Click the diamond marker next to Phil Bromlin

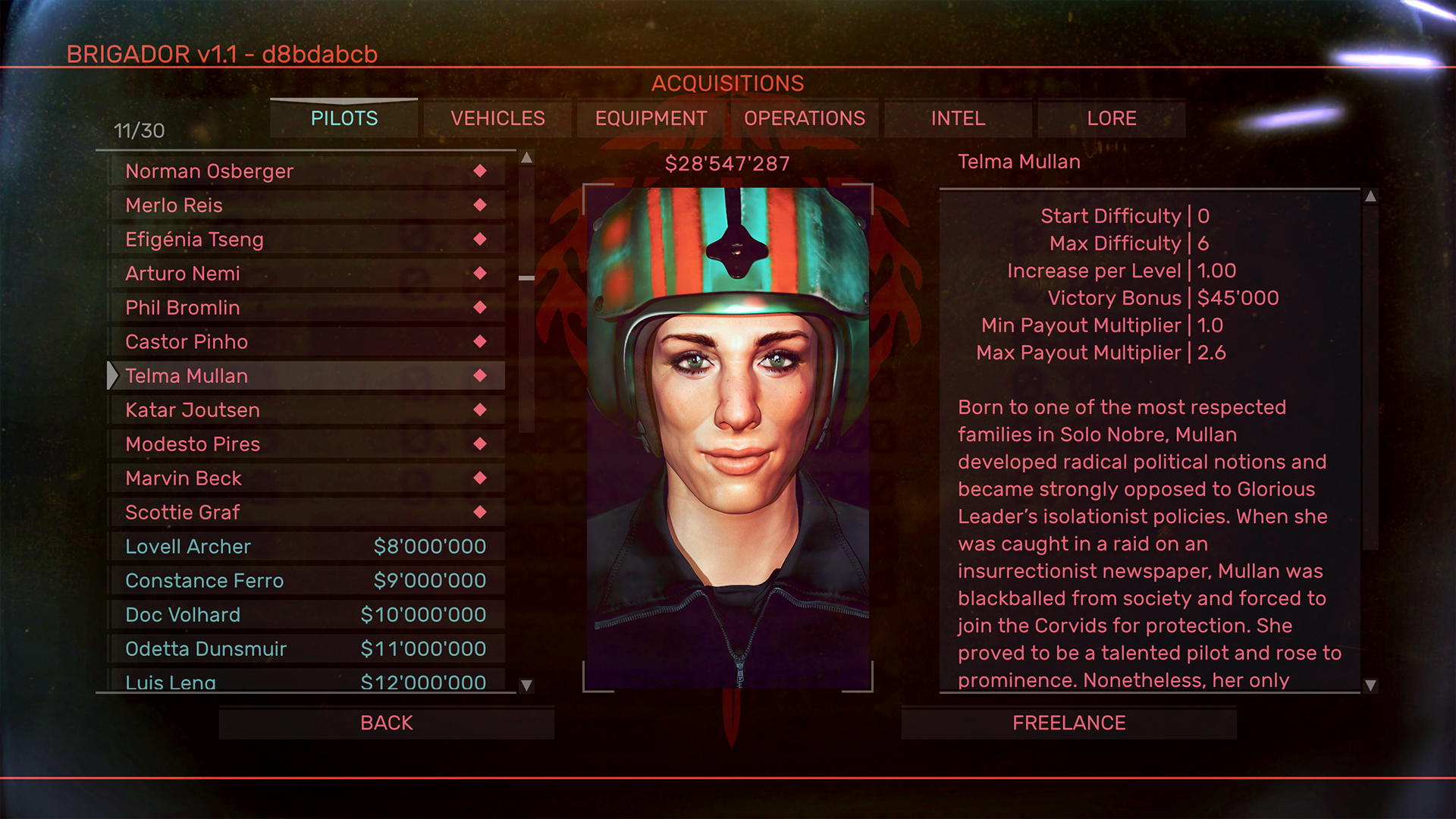click(x=480, y=307)
